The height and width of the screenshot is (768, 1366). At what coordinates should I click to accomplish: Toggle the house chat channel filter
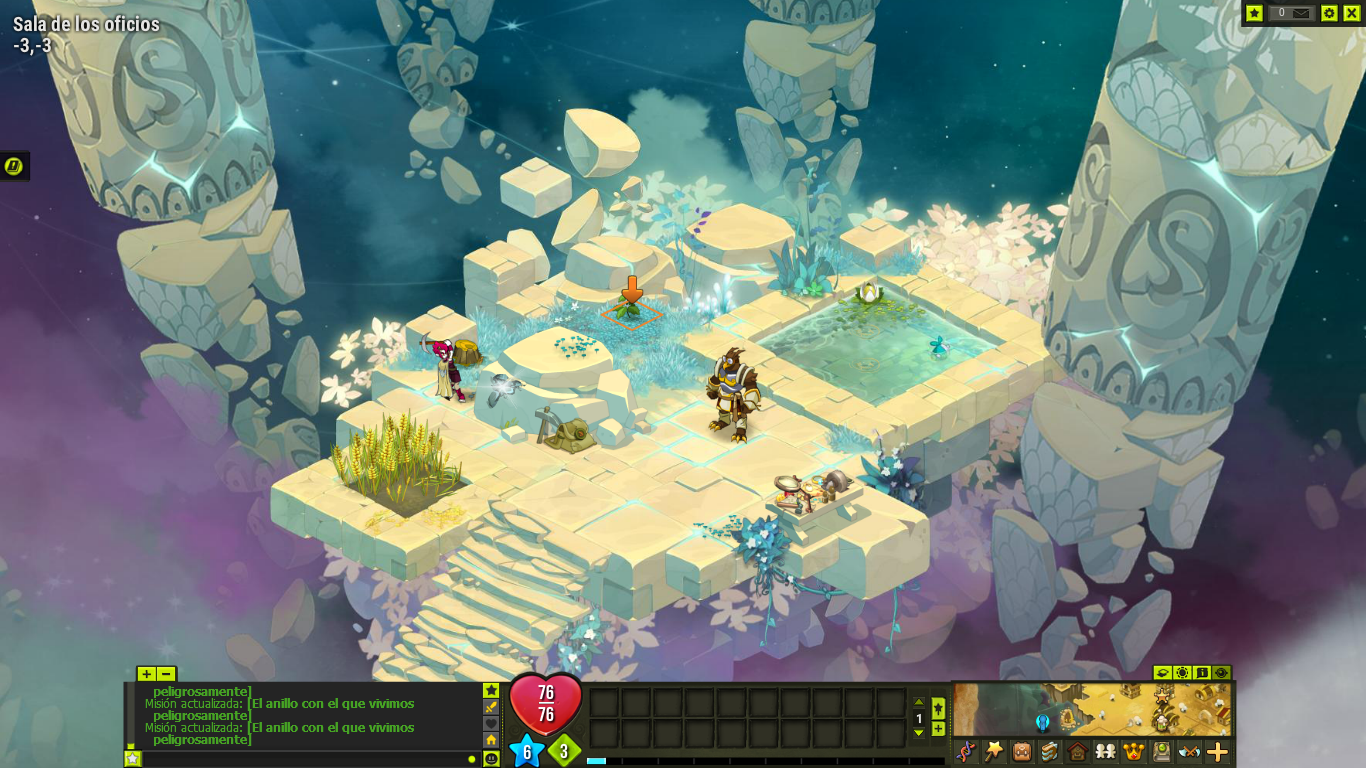491,740
